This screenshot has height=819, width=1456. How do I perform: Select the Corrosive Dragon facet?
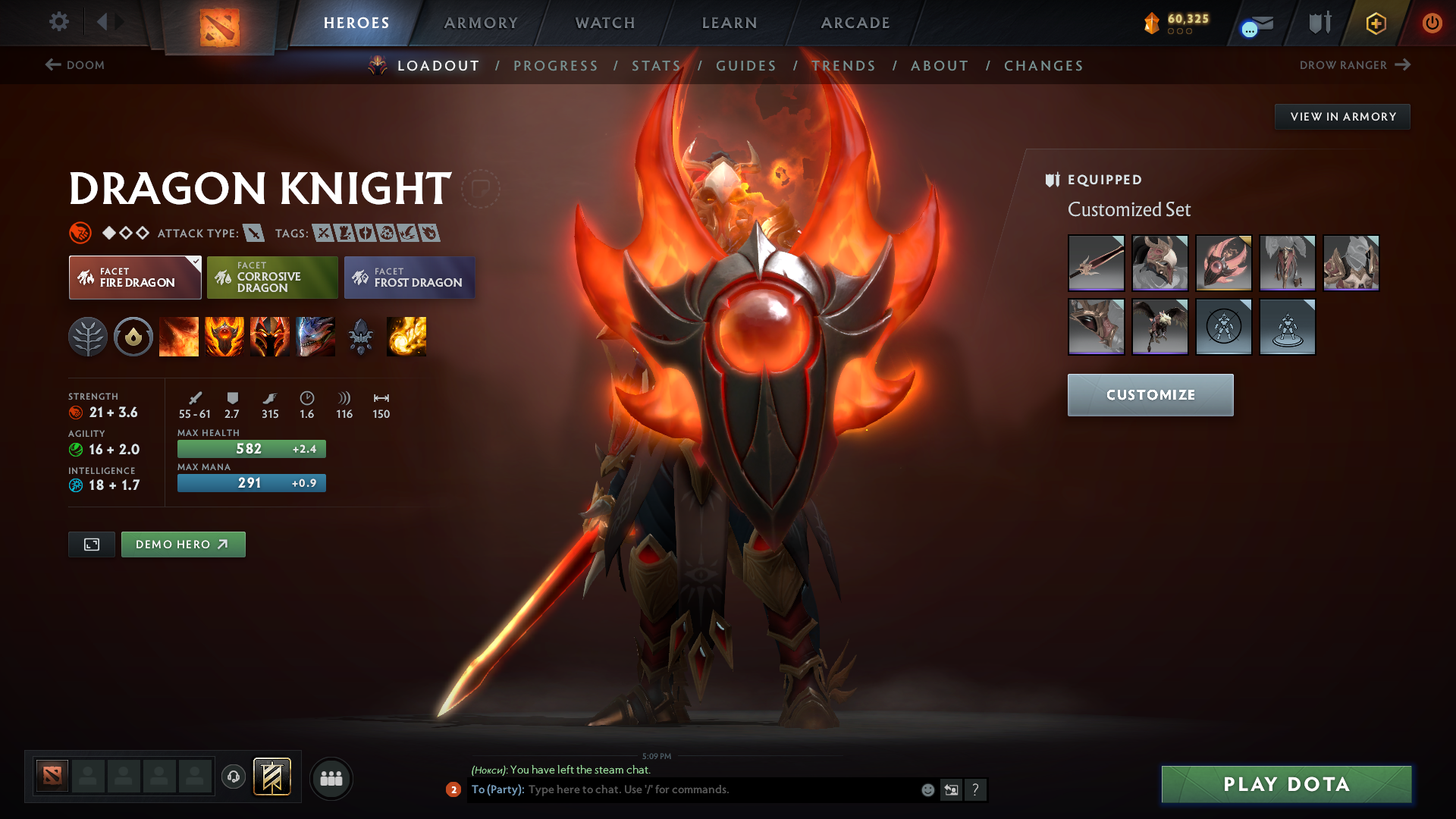pyautogui.click(x=272, y=278)
